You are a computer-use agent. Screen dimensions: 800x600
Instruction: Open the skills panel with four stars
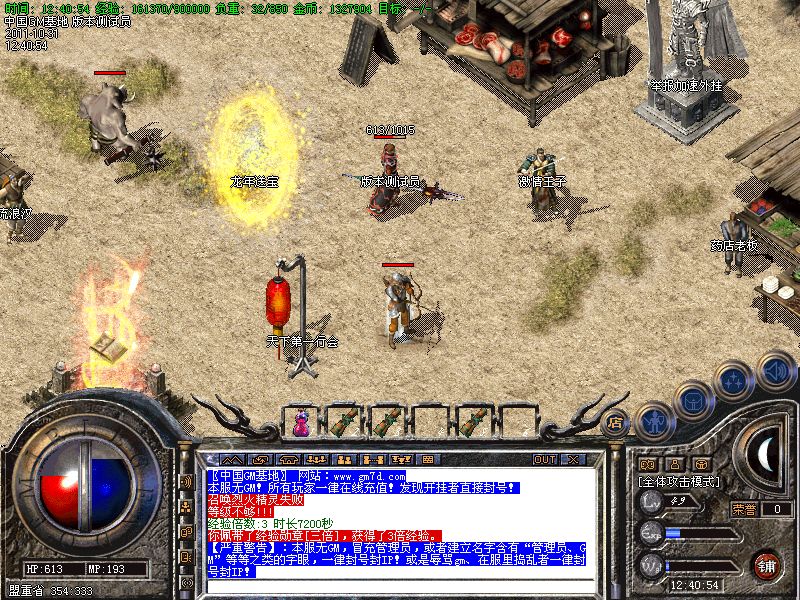(735, 380)
